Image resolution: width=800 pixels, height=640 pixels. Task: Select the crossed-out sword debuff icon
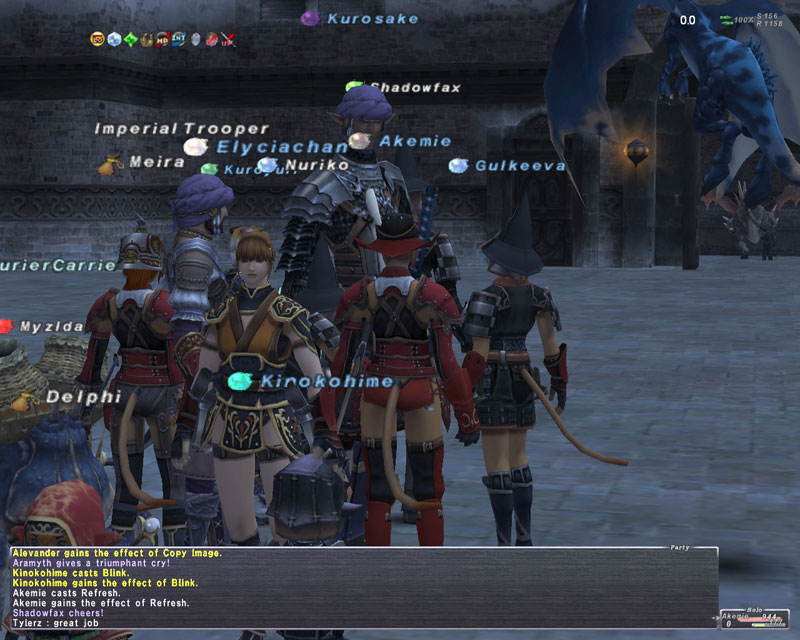[x=229, y=40]
